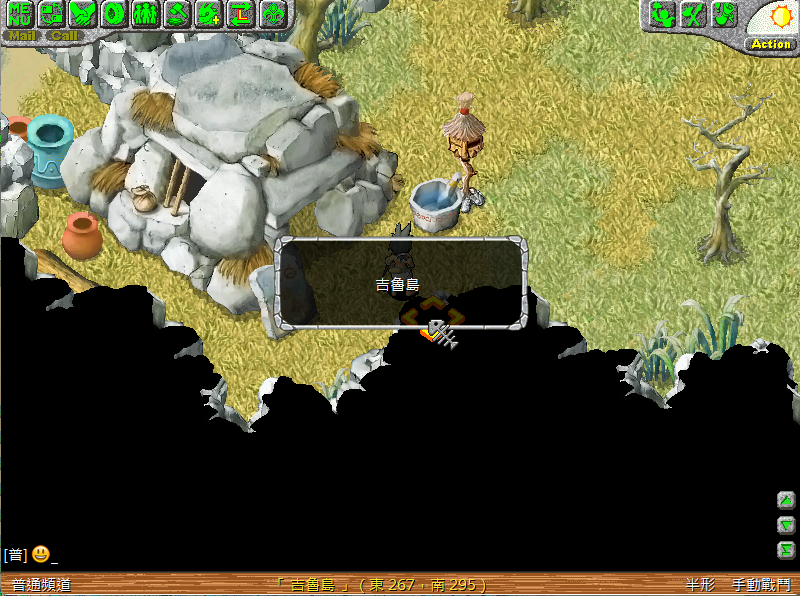Click the character with exclamation mark icon
The width and height of the screenshot is (800, 596).
(x=724, y=14)
